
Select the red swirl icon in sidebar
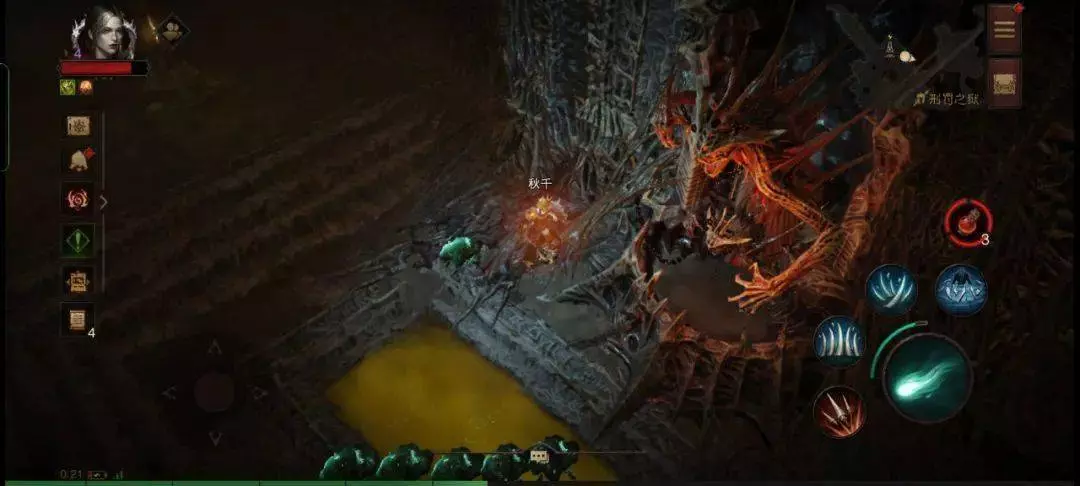point(78,199)
